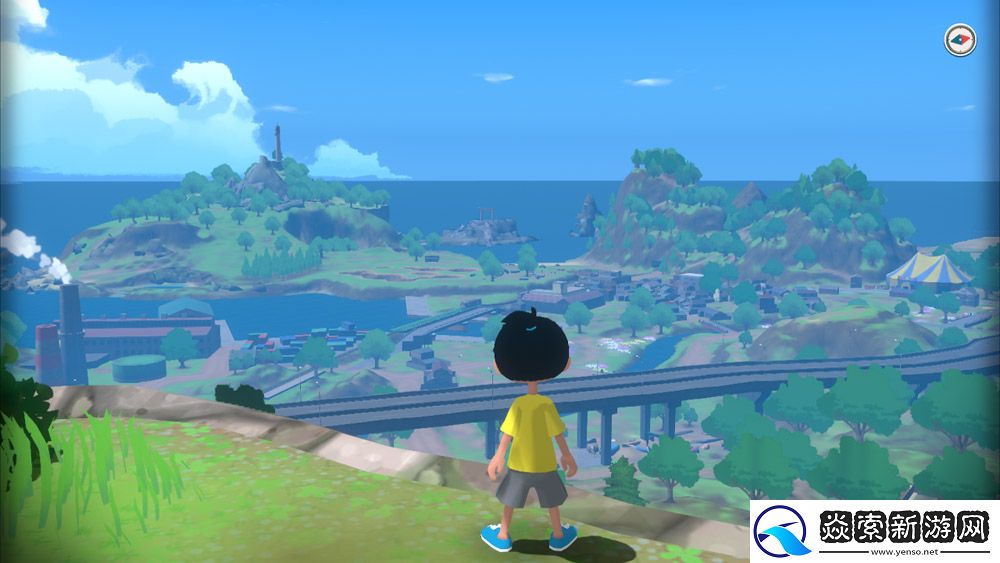This screenshot has height=563, width=1000.
Task: Click the compass icon in the corner
Action: coord(959,40)
